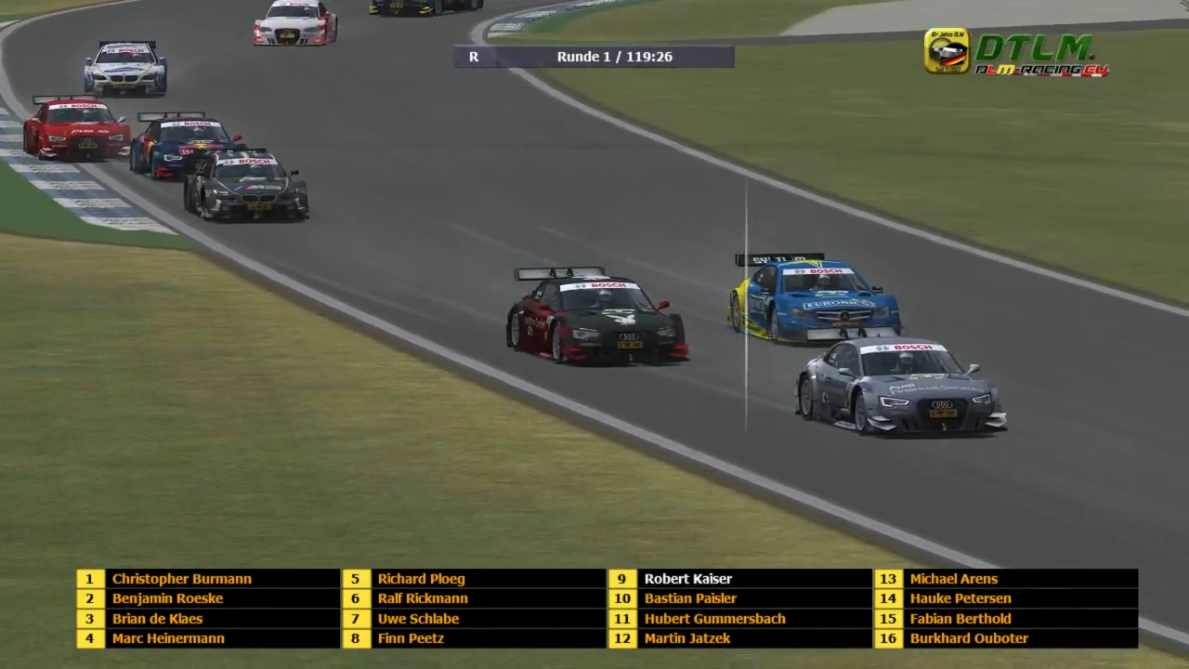Choose Uwe Schlabe in position seven
This screenshot has height=669, width=1189.
418,619
